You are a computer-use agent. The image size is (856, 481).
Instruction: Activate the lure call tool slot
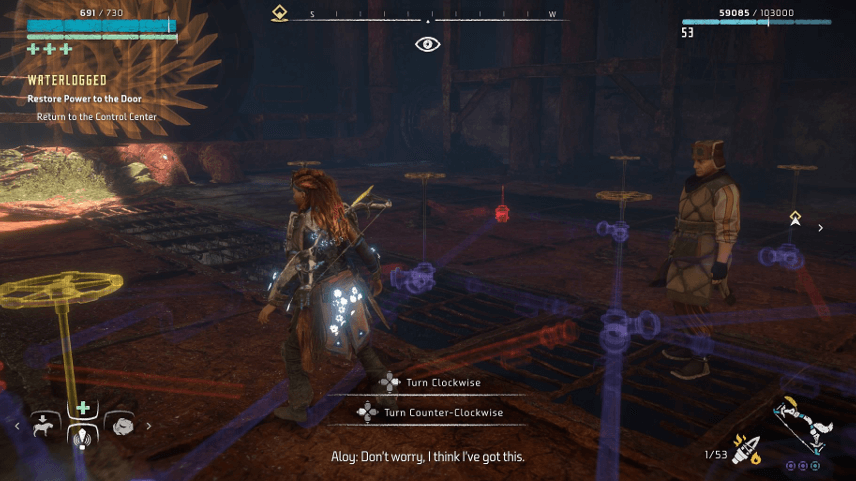pyautogui.click(x=83, y=438)
